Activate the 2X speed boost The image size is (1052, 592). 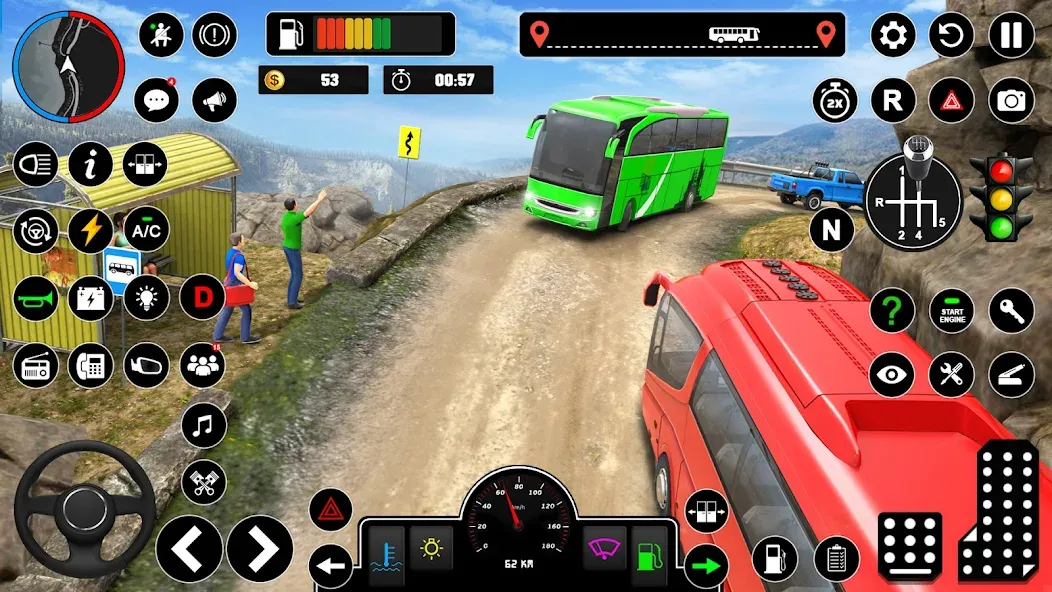click(x=834, y=101)
